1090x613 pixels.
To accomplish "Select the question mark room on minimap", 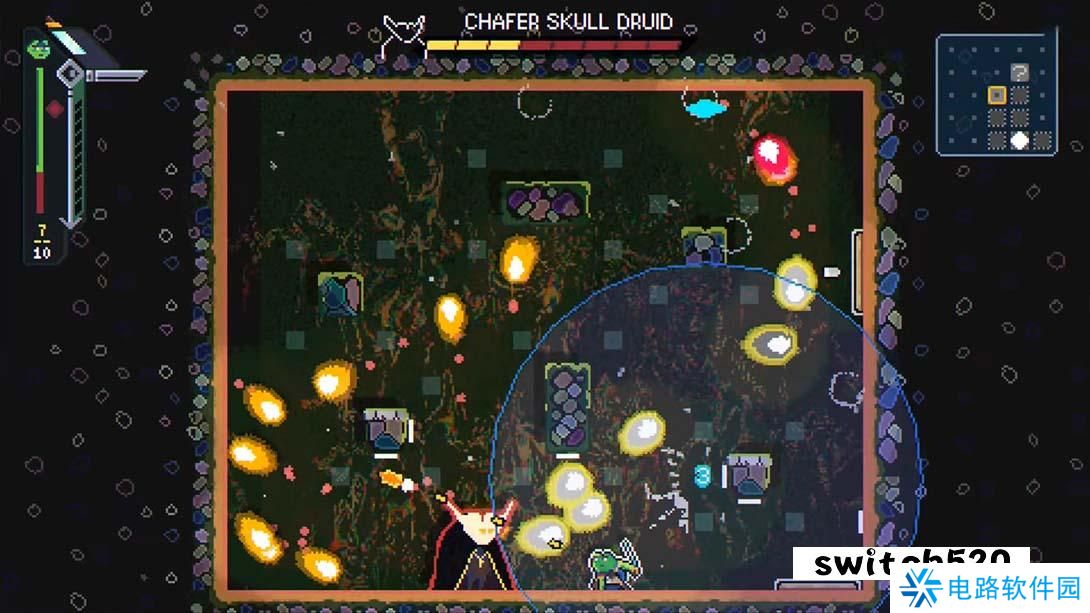I will (1019, 72).
